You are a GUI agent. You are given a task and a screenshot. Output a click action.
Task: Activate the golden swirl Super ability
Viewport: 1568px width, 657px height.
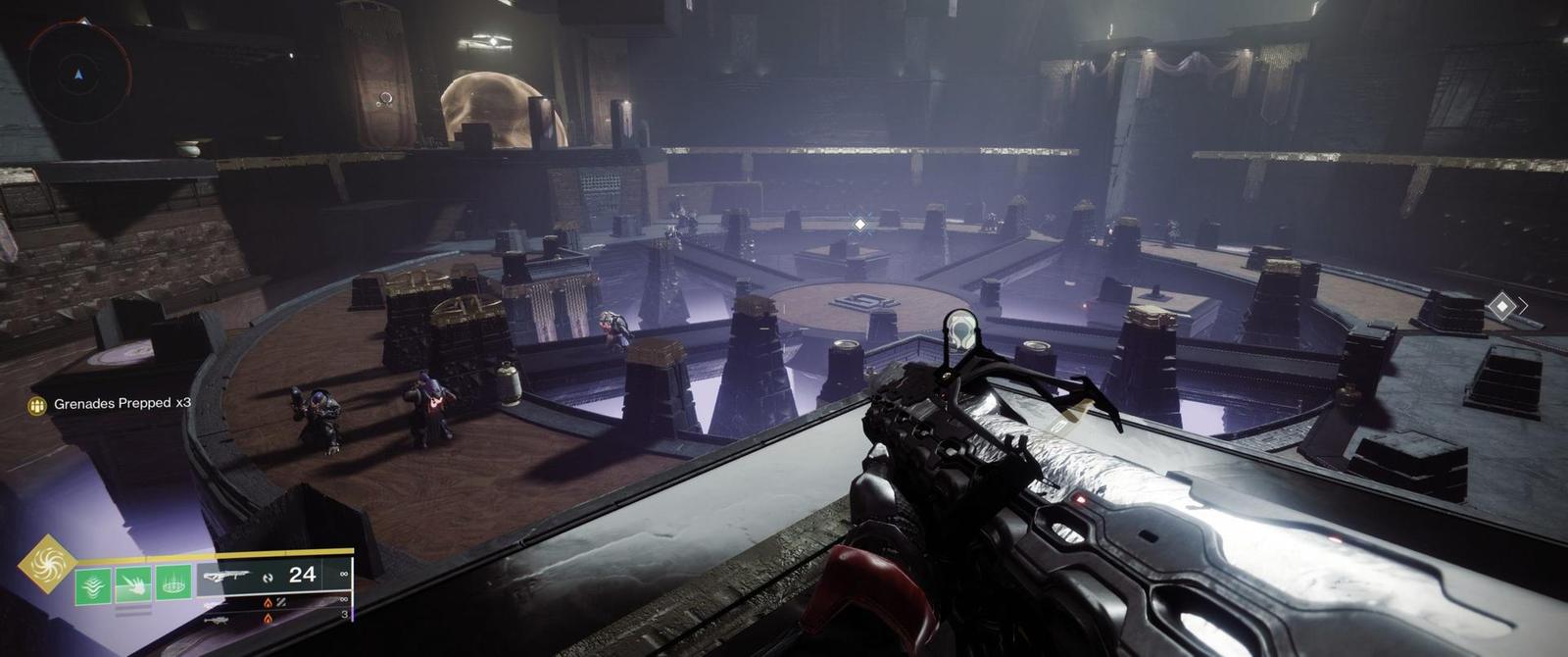(x=47, y=564)
